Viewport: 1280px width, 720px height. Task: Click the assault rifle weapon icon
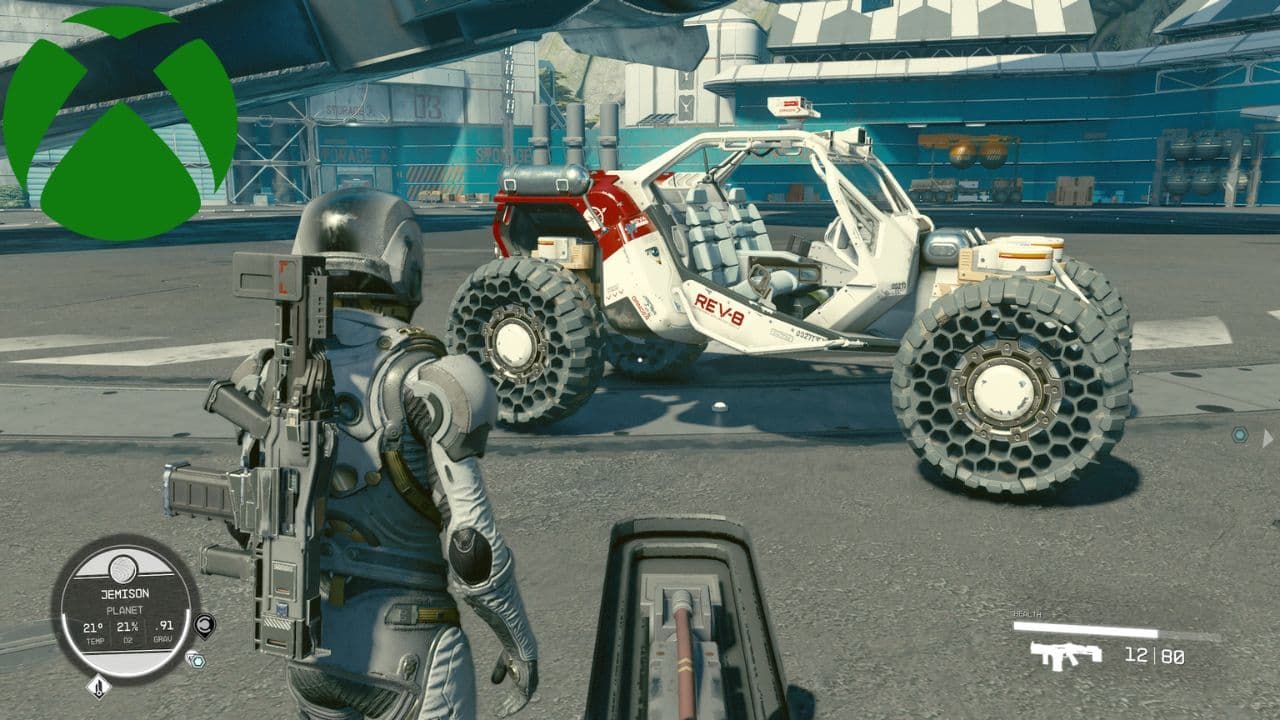pyautogui.click(x=1066, y=654)
